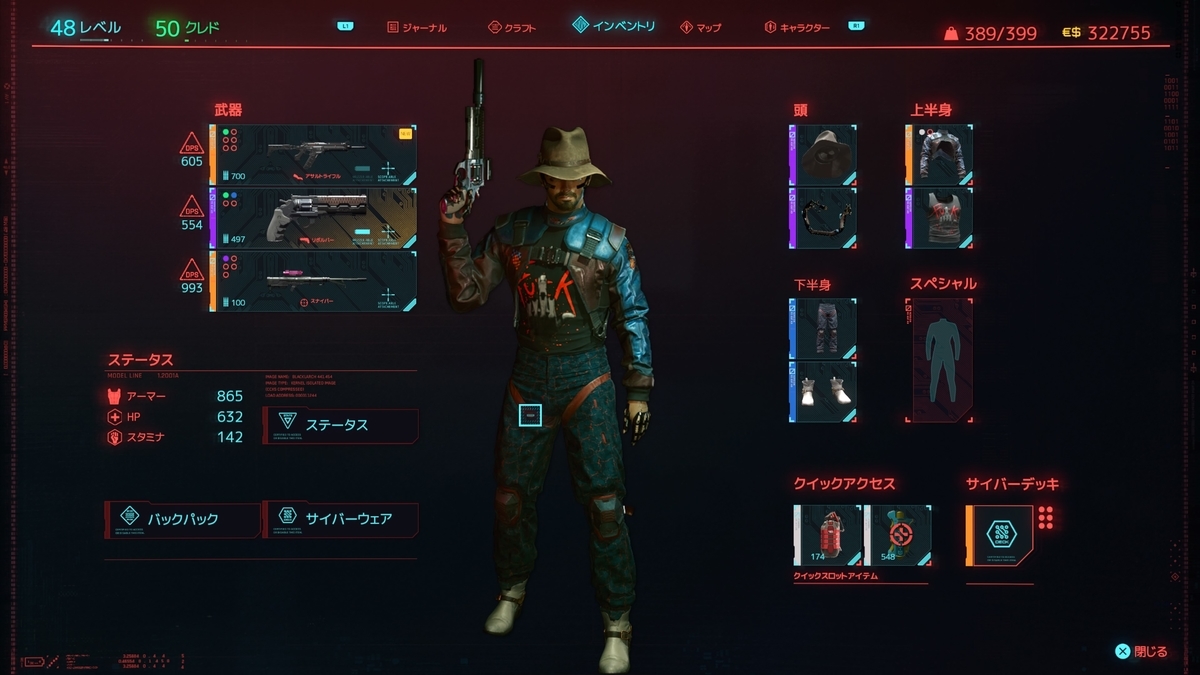Select the hat head slot
The height and width of the screenshot is (675, 1200).
click(824, 154)
